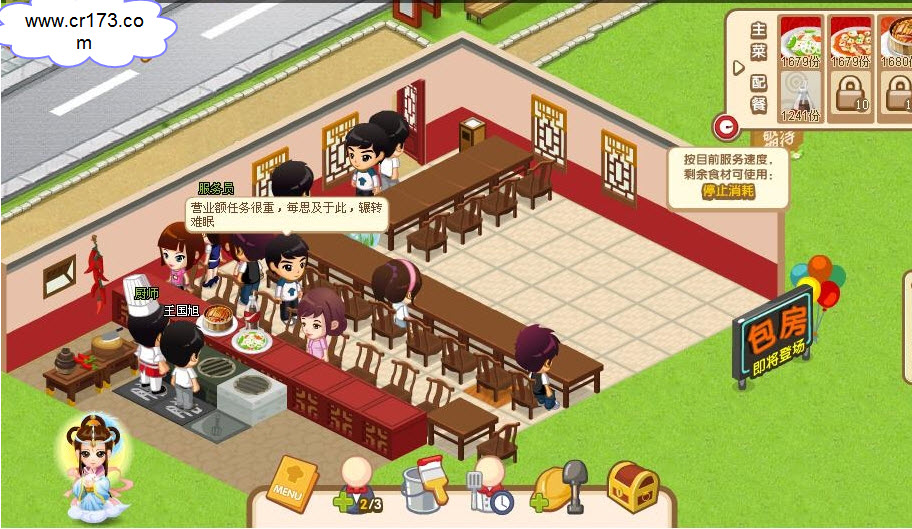Image resolution: width=912 pixels, height=529 pixels.
Task: Click the 停止消耗 button
Action: point(728,191)
